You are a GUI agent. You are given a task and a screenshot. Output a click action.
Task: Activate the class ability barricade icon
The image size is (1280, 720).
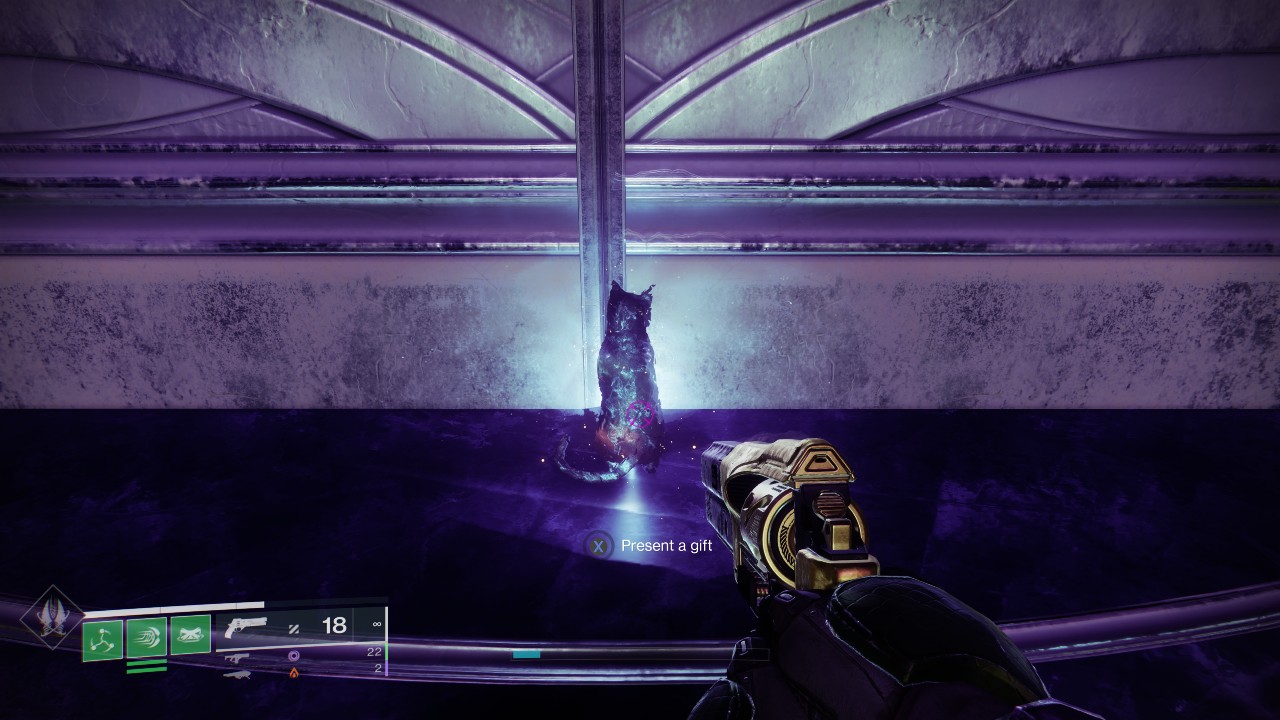[190, 635]
